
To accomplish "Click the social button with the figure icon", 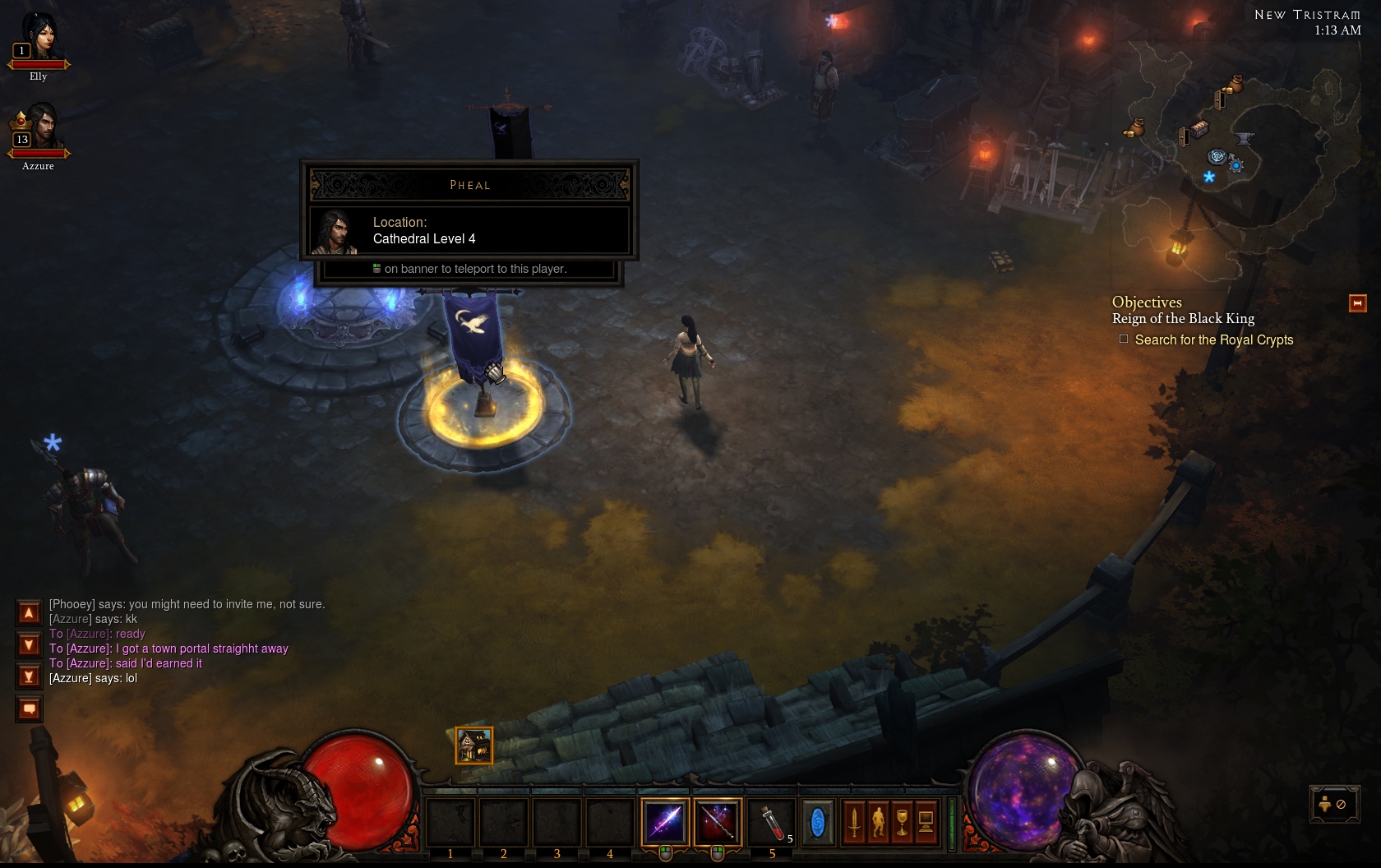I will click(x=1332, y=804).
